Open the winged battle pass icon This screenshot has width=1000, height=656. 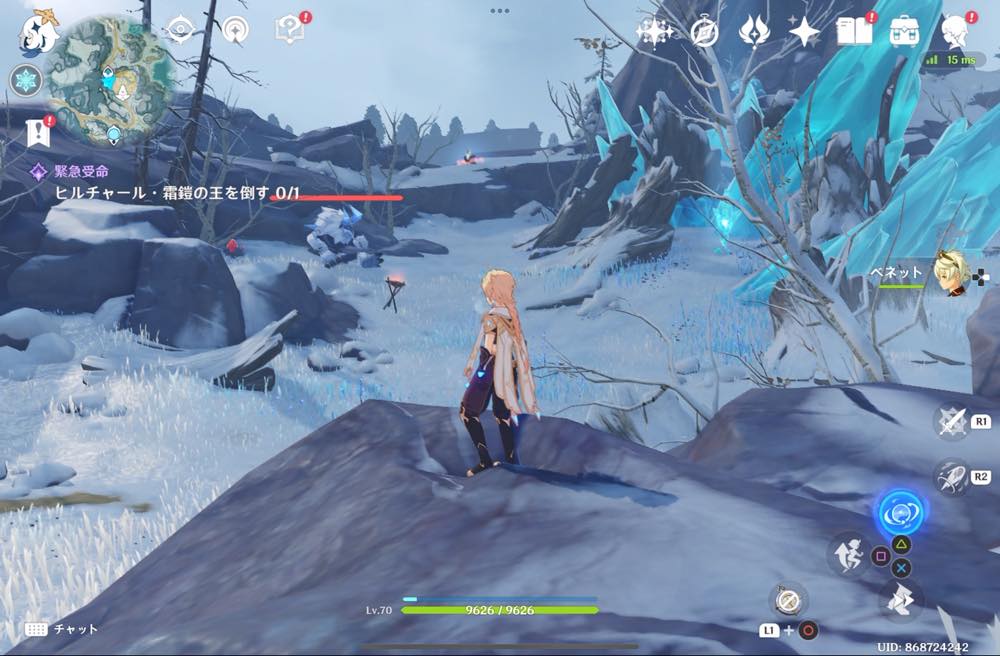[753, 32]
